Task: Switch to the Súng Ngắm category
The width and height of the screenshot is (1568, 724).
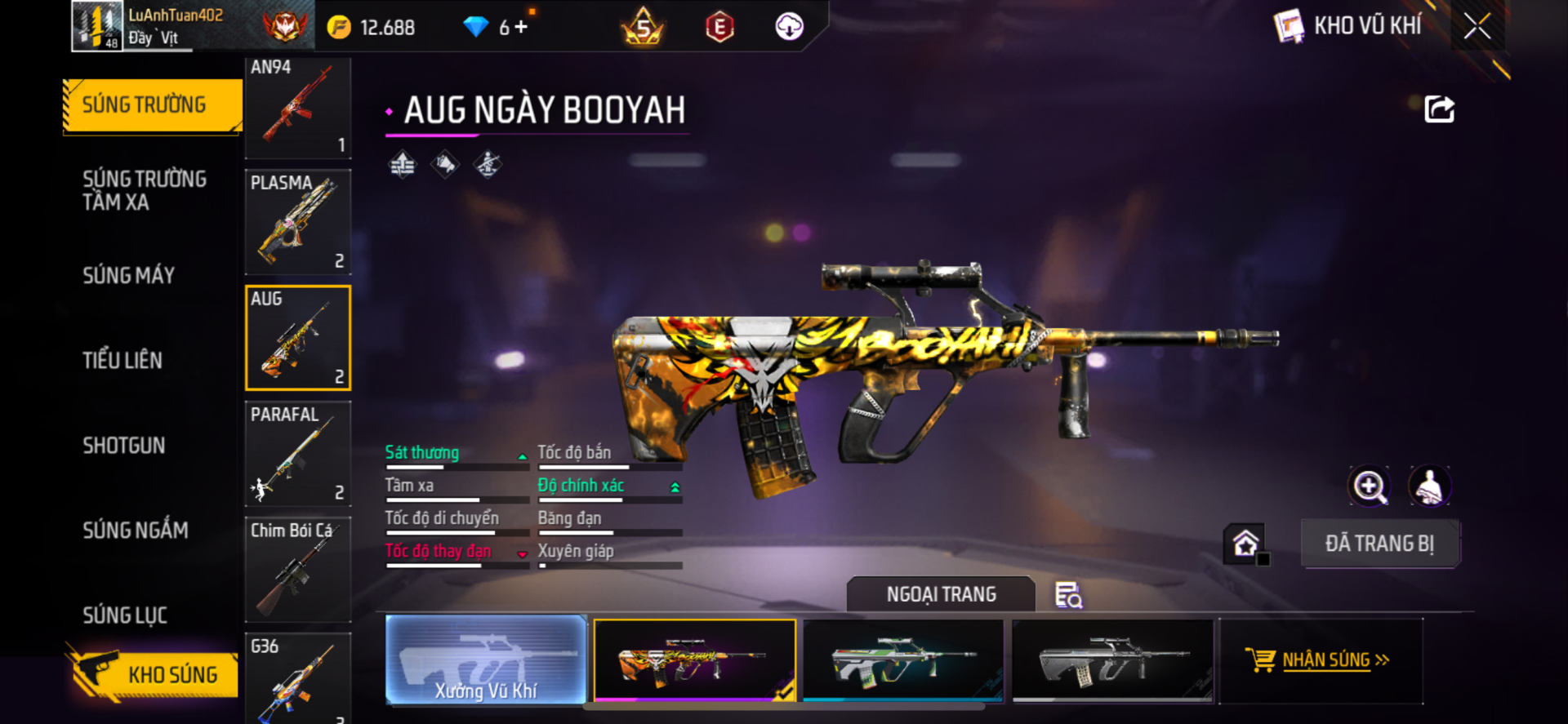Action: pos(136,530)
